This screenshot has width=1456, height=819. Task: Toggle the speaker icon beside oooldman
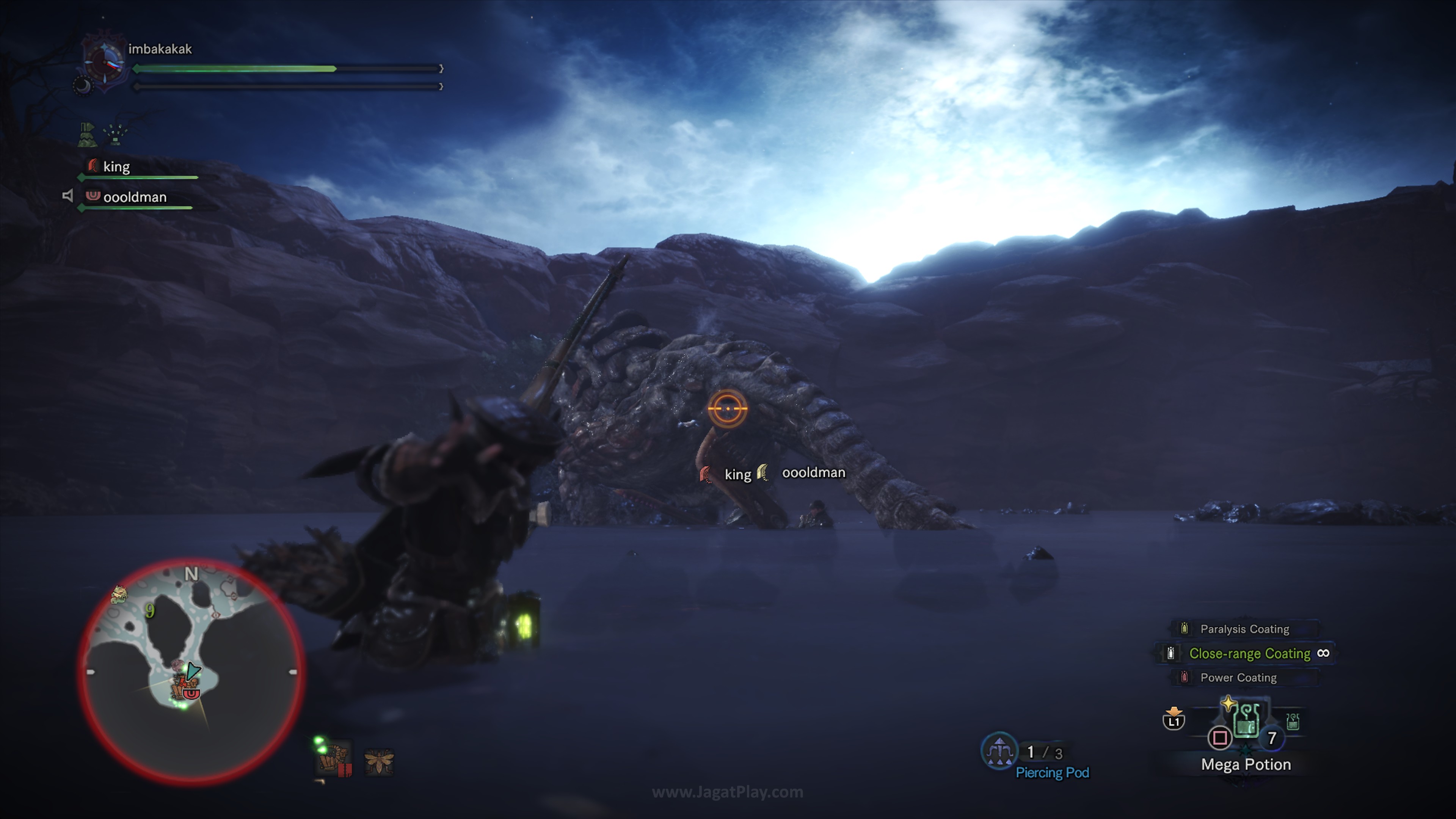pyautogui.click(x=68, y=196)
